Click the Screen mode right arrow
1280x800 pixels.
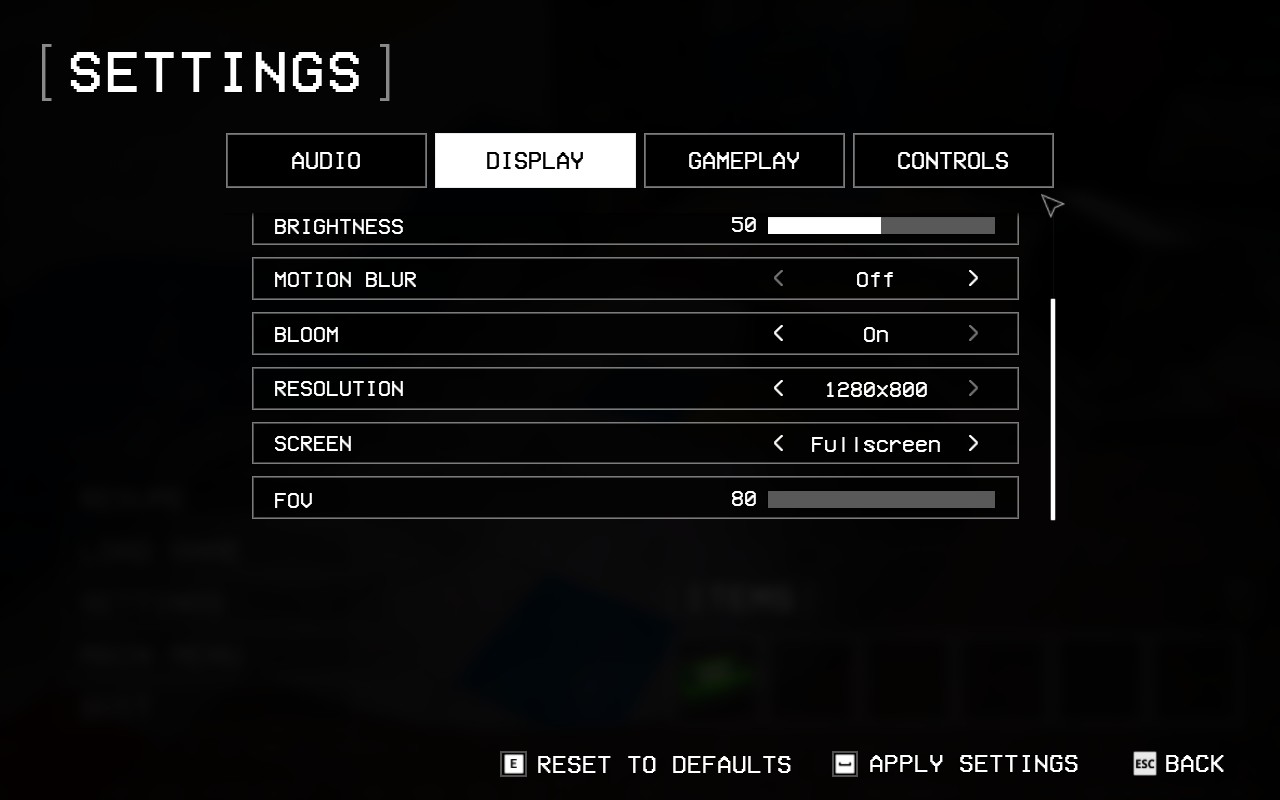[x=973, y=444]
